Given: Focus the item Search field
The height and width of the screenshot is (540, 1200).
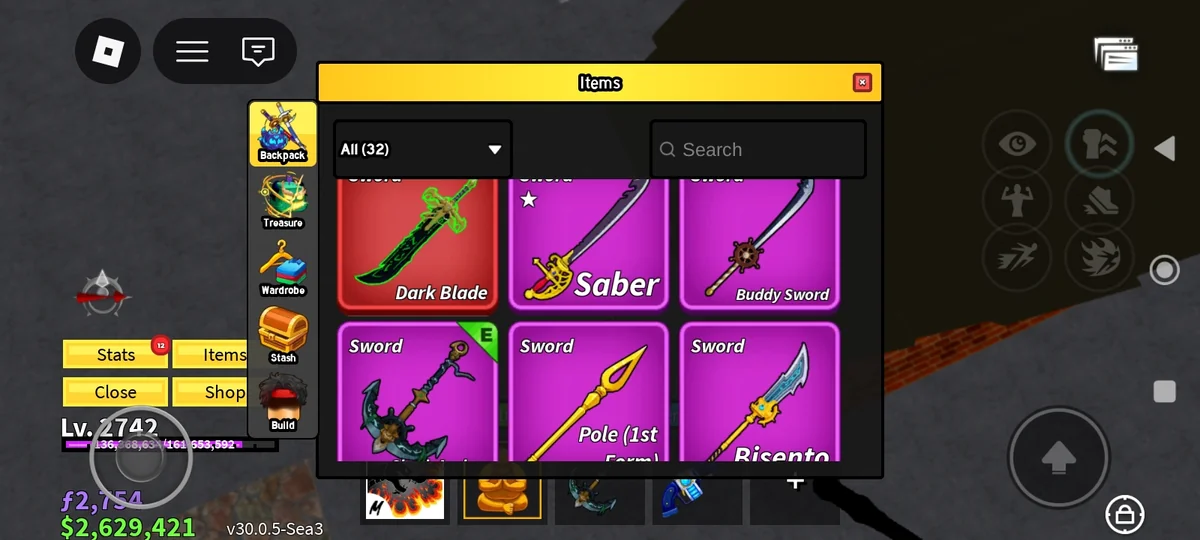Looking at the screenshot, I should pyautogui.click(x=758, y=150).
